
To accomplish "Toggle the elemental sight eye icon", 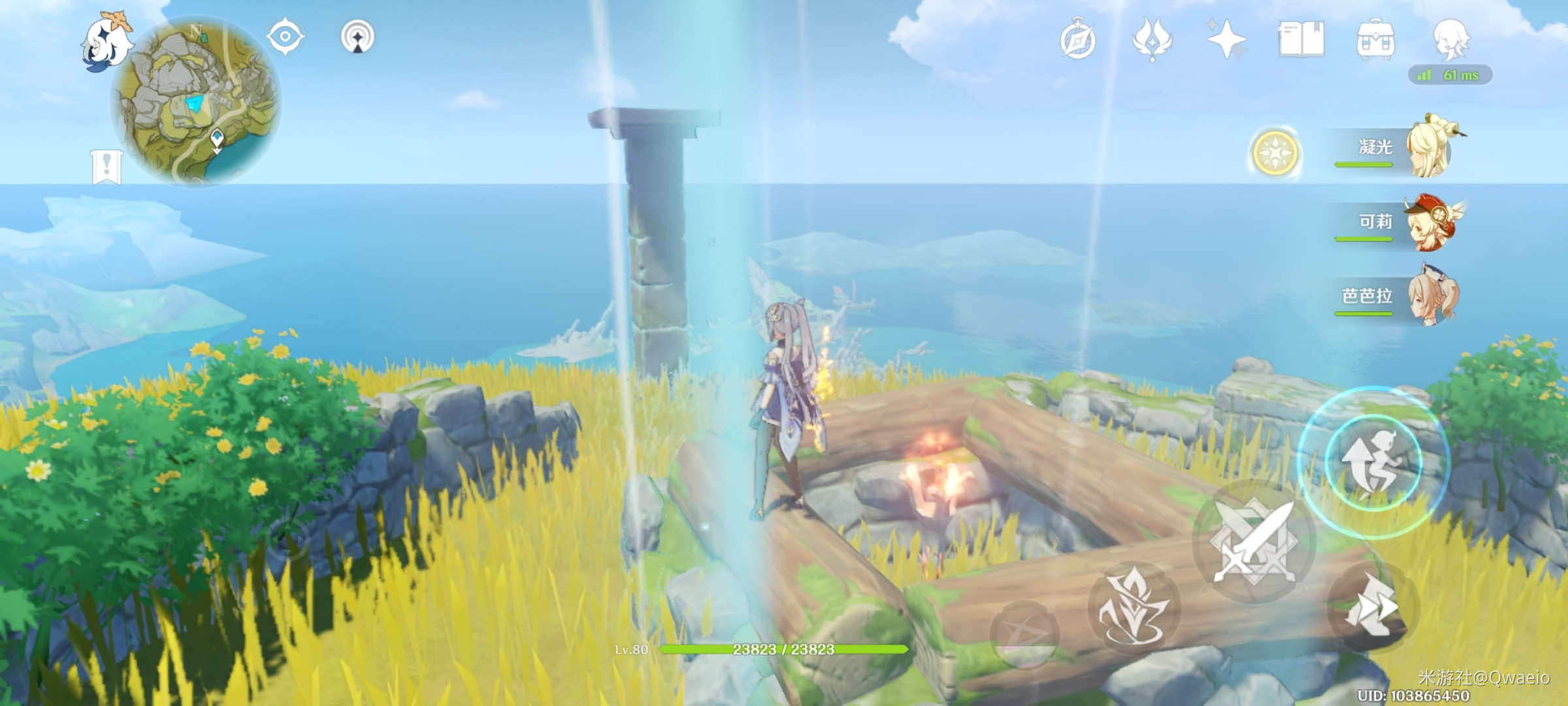I will [x=285, y=36].
